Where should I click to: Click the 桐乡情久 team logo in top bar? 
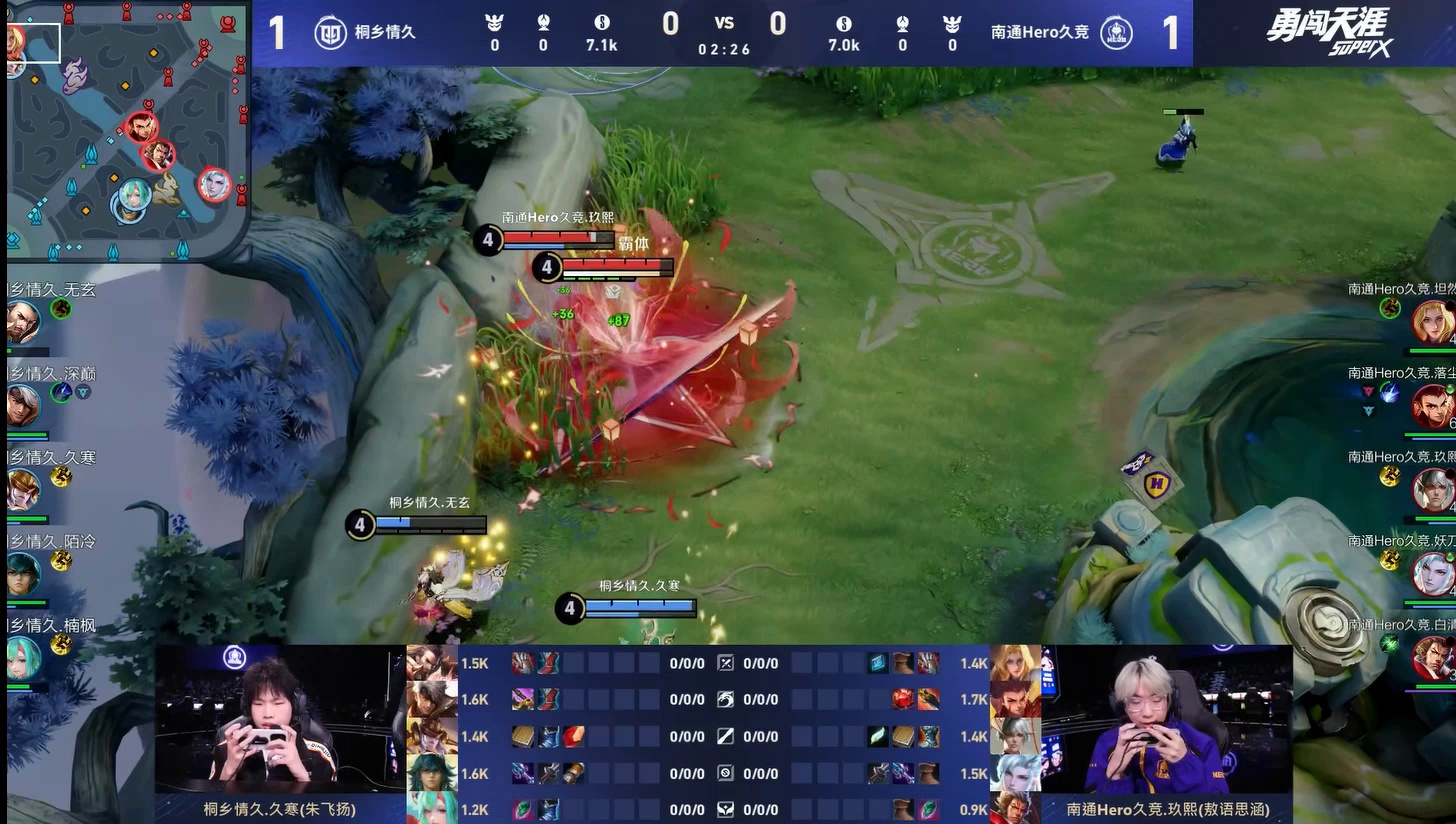tap(330, 32)
